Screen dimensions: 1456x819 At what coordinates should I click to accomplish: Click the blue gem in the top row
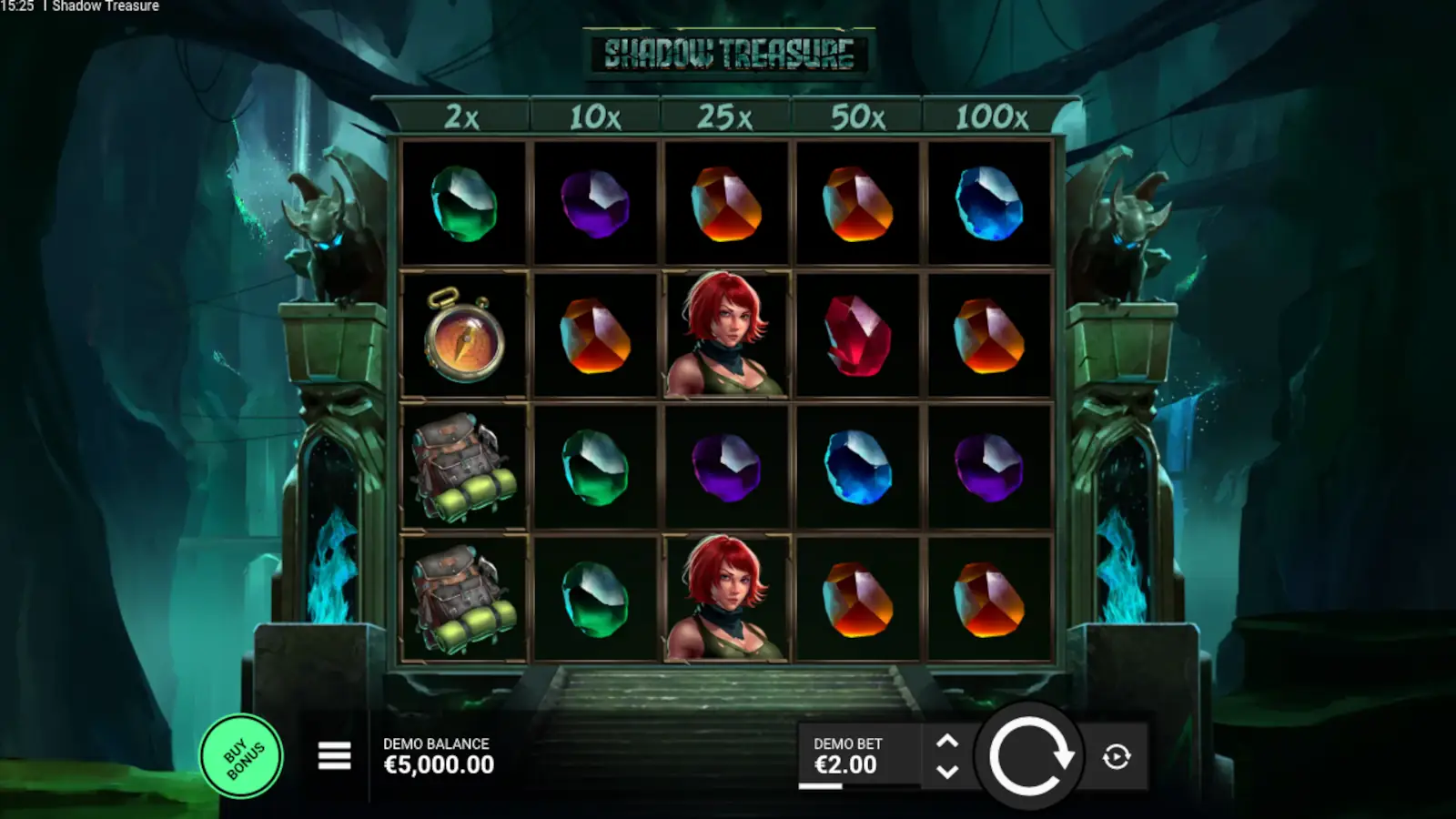[x=988, y=205]
